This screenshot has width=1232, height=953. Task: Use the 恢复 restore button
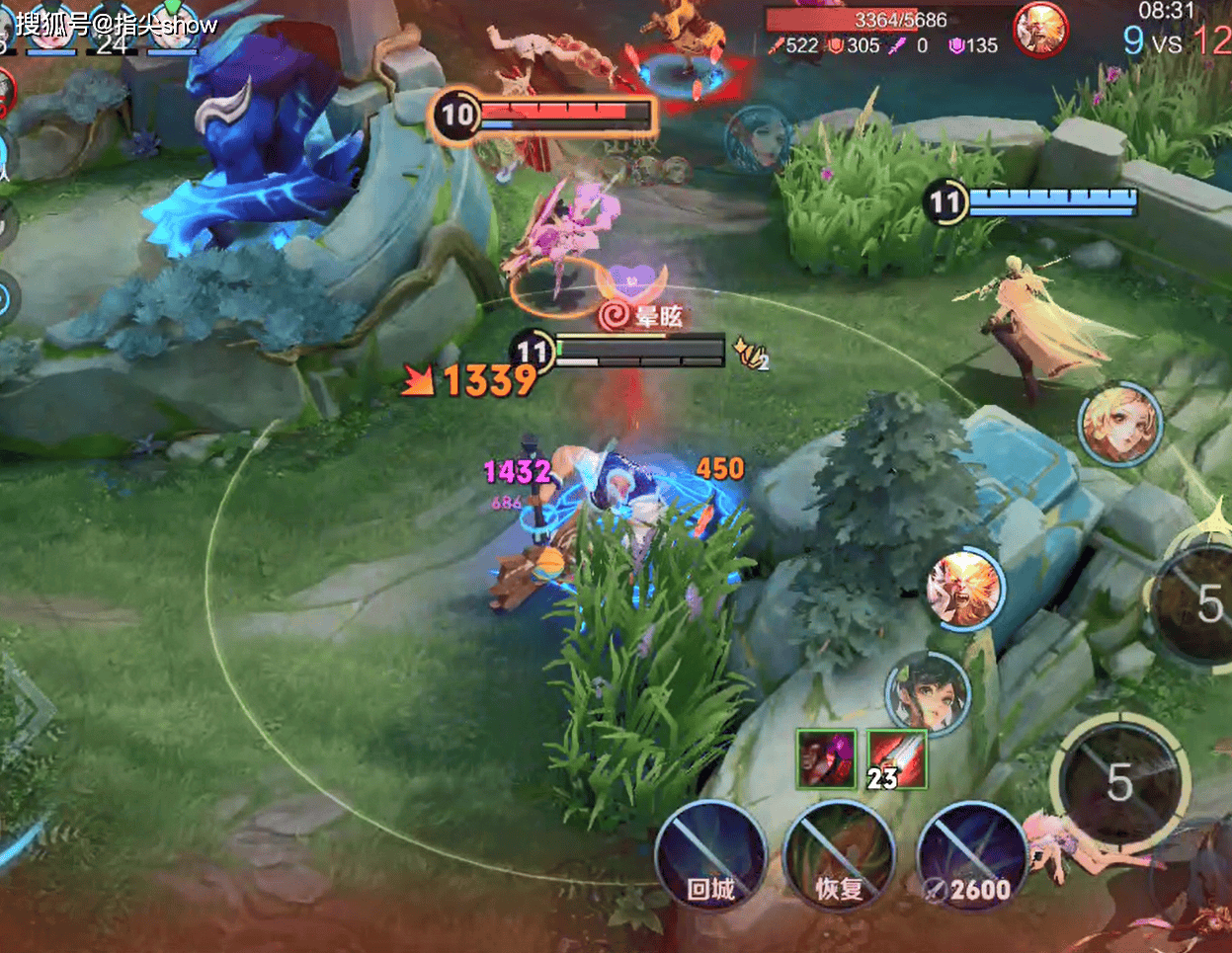(x=839, y=855)
